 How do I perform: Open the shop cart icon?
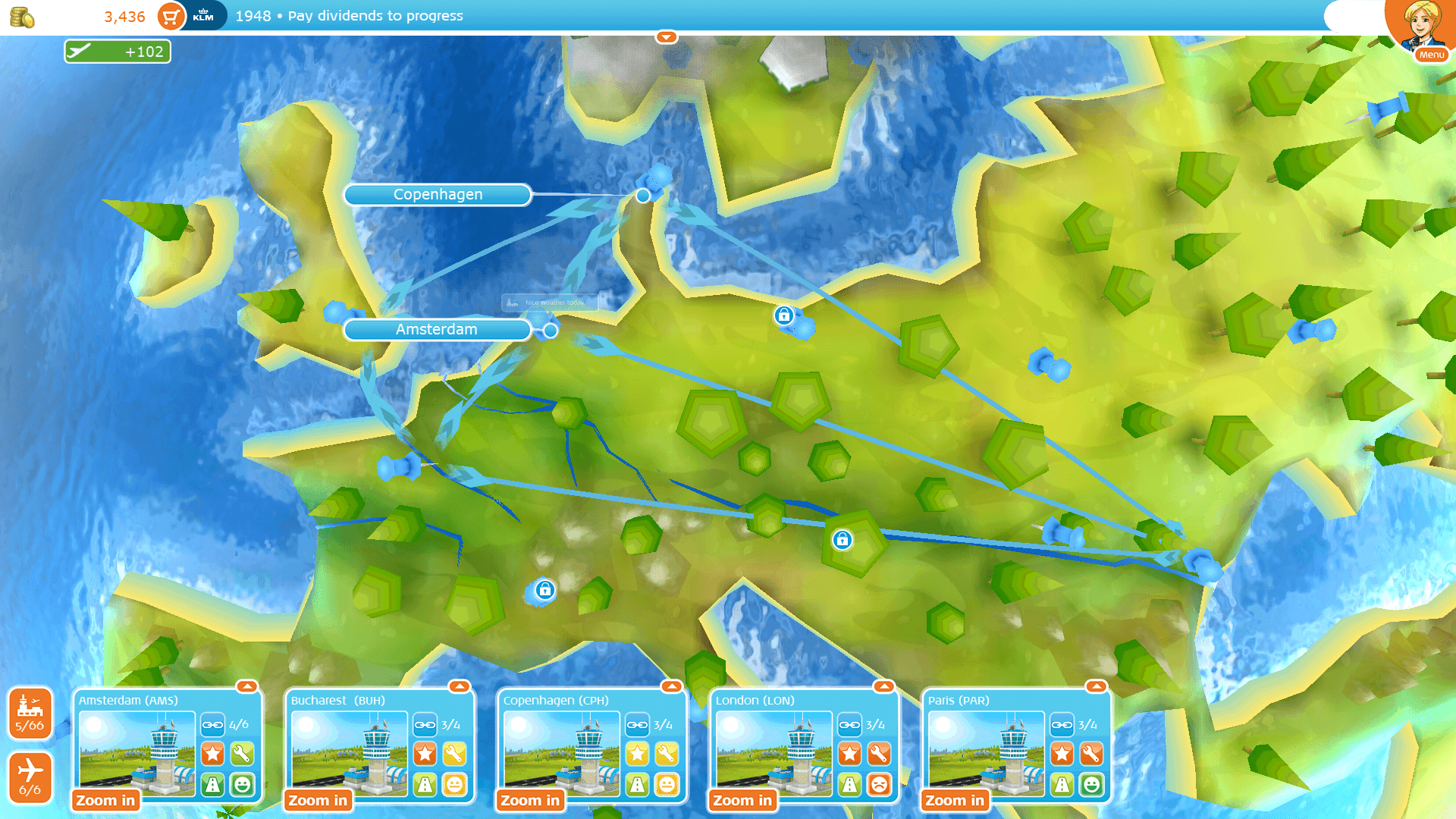171,16
